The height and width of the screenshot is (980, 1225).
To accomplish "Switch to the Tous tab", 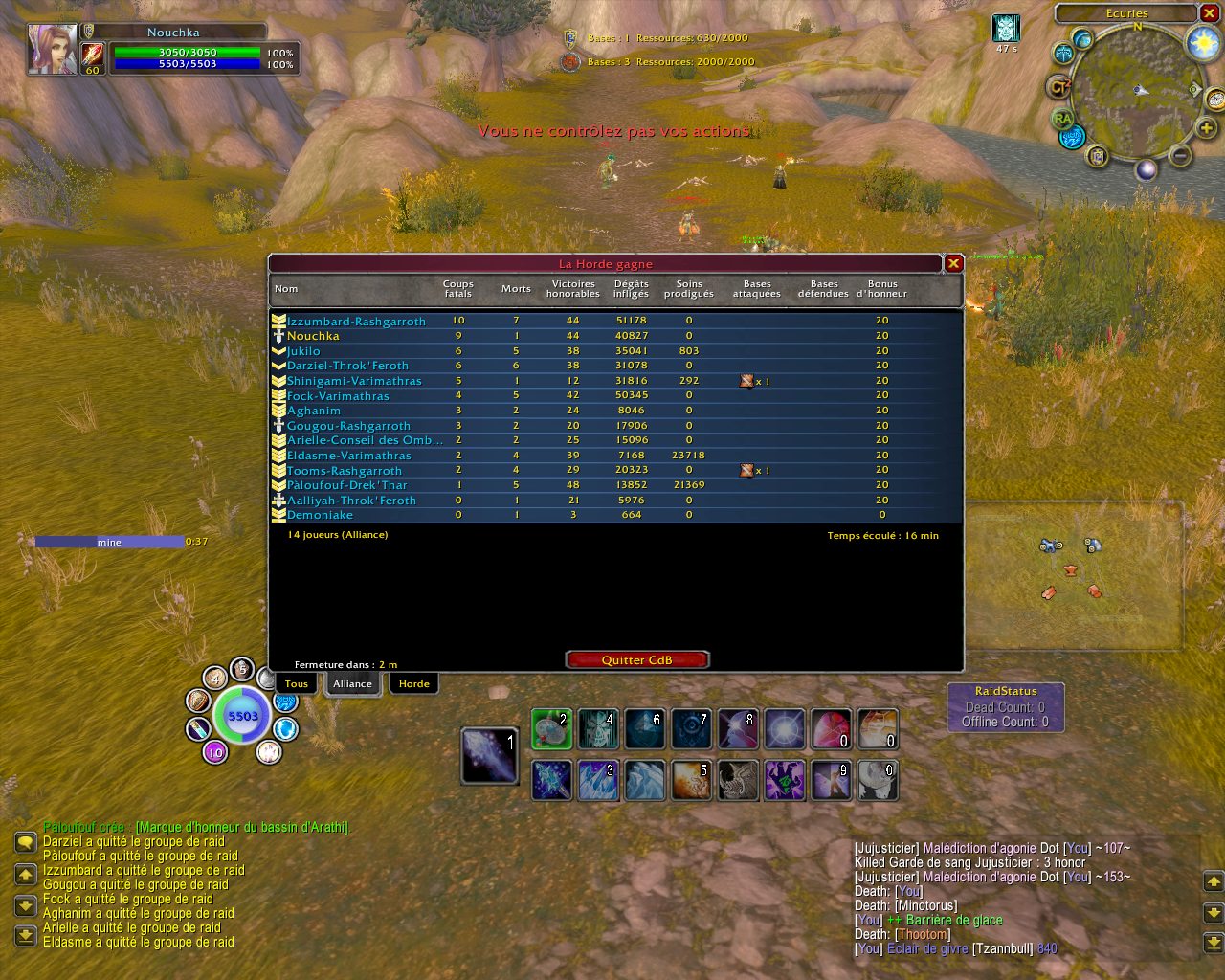I will point(297,683).
